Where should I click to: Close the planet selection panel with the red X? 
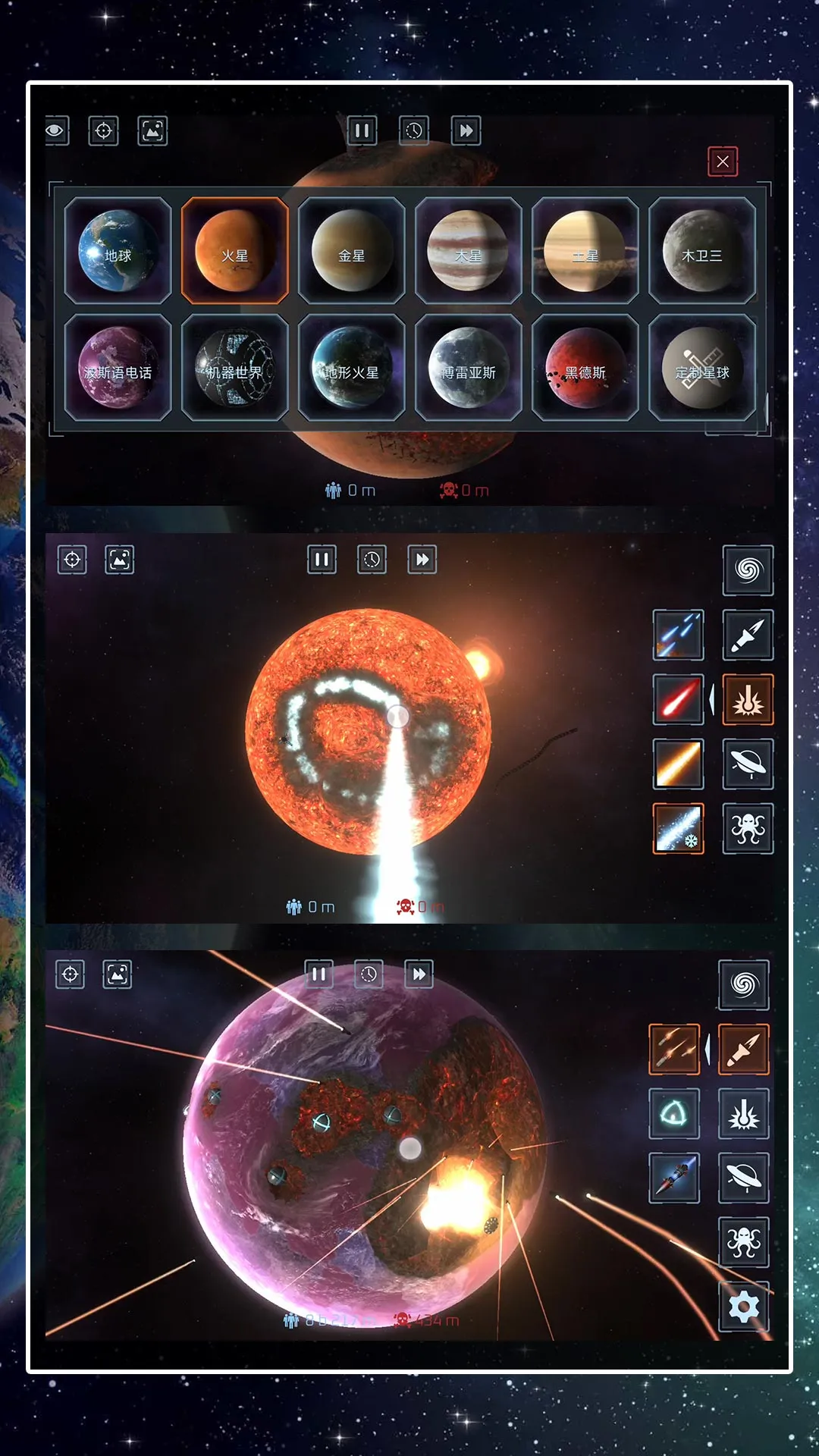723,162
